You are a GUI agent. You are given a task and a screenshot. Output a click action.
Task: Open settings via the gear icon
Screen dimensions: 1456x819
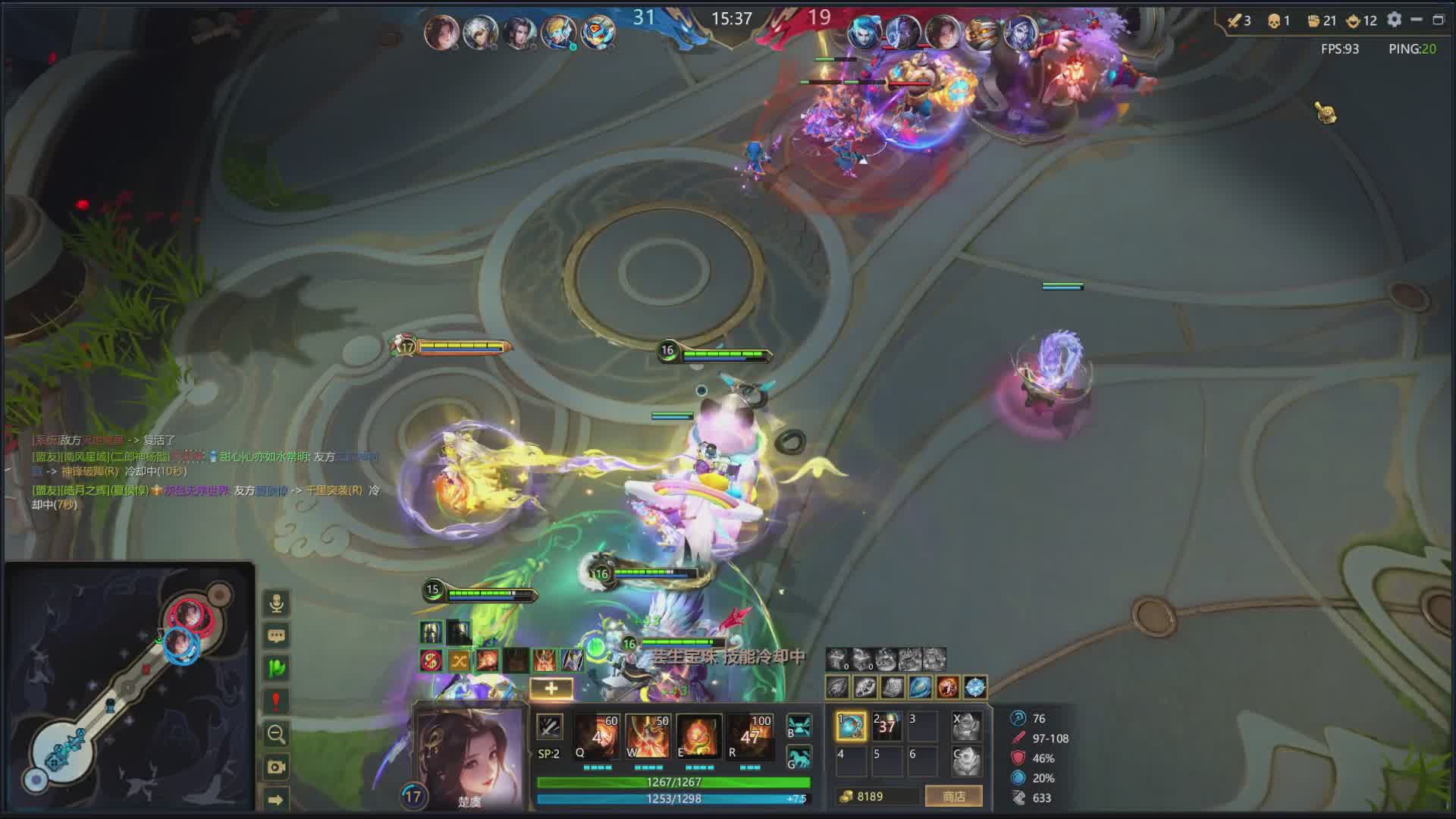1394,20
